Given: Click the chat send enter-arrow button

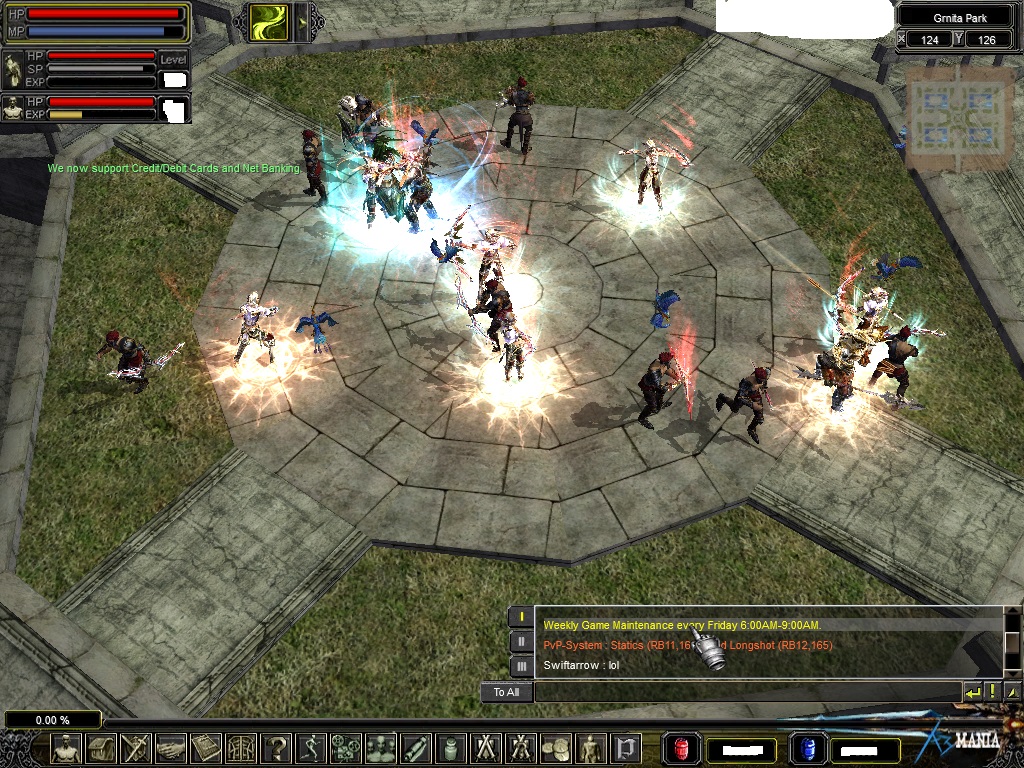Looking at the screenshot, I should (972, 692).
